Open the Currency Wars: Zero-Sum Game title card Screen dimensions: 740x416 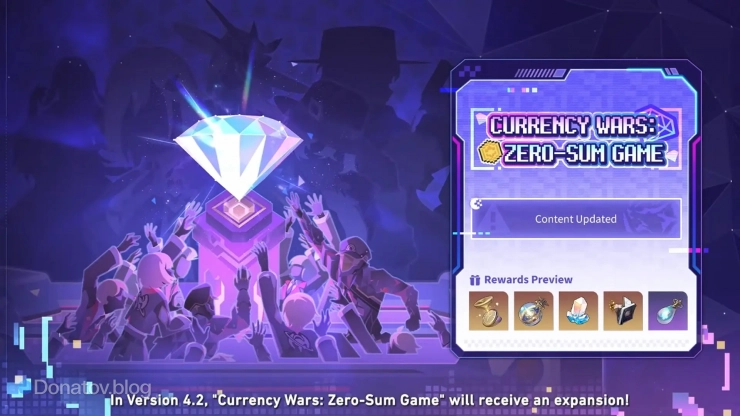point(576,140)
